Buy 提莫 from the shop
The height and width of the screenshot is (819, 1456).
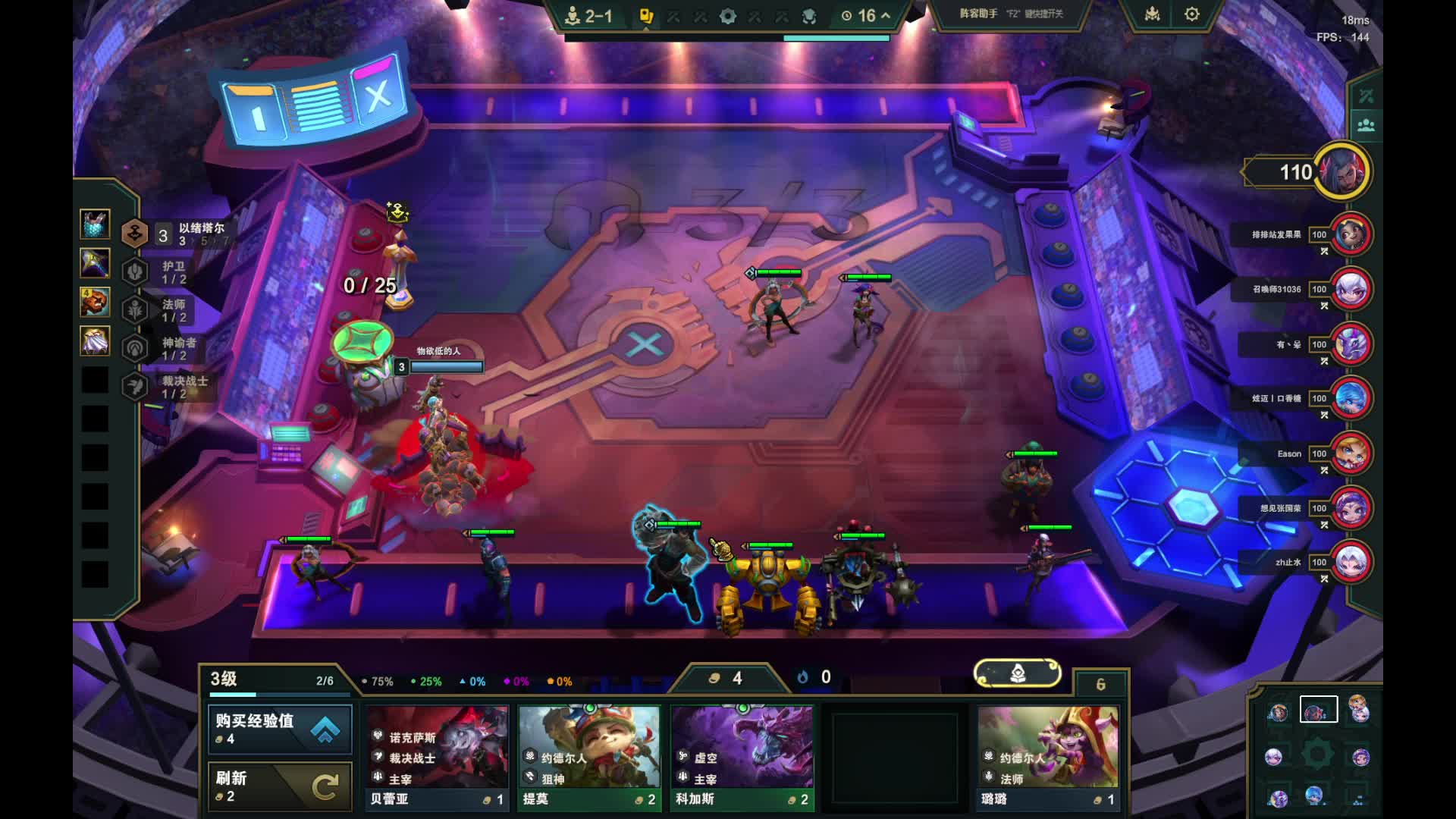(589, 758)
